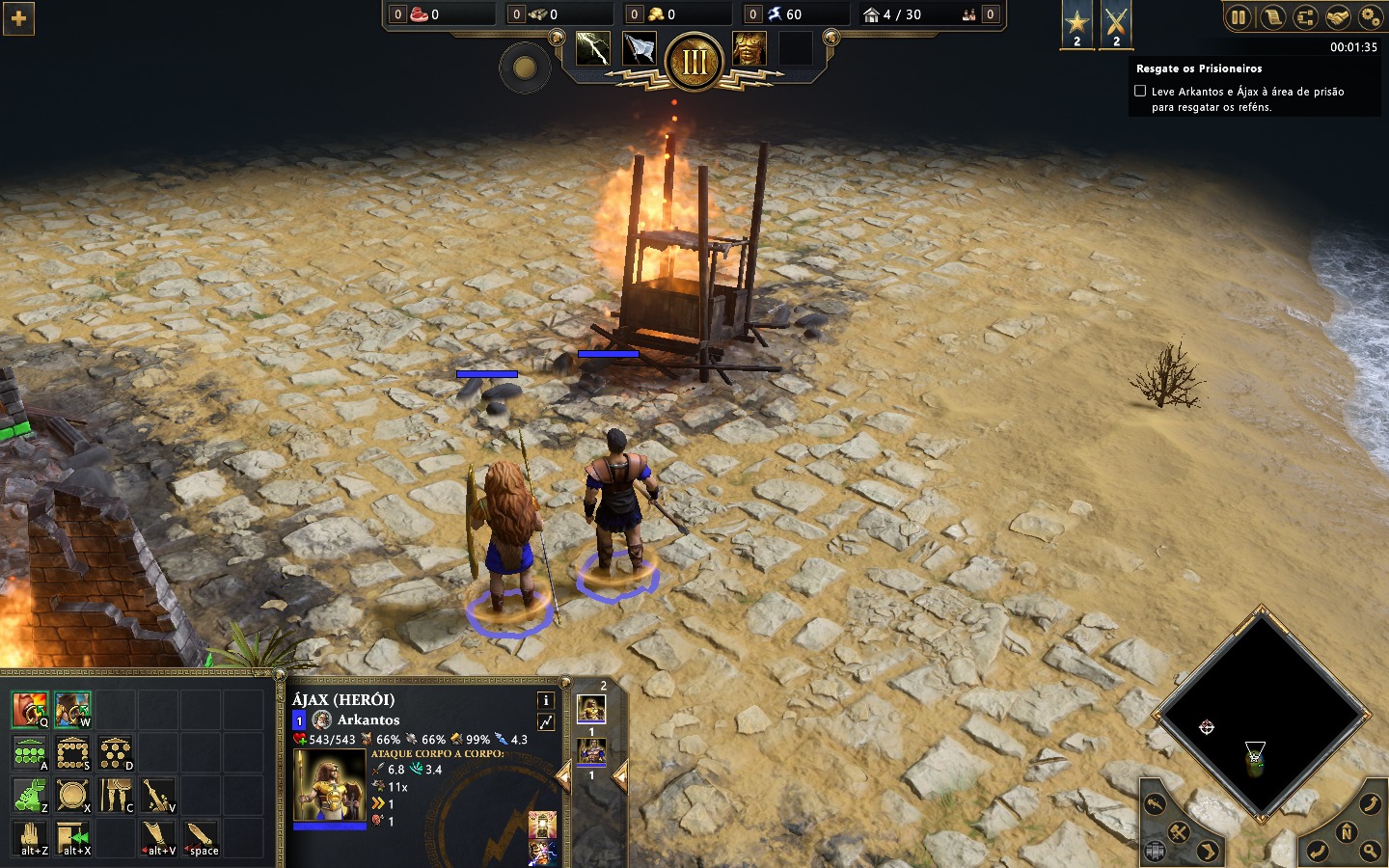Cast the lightning bolt god power

click(x=592, y=48)
